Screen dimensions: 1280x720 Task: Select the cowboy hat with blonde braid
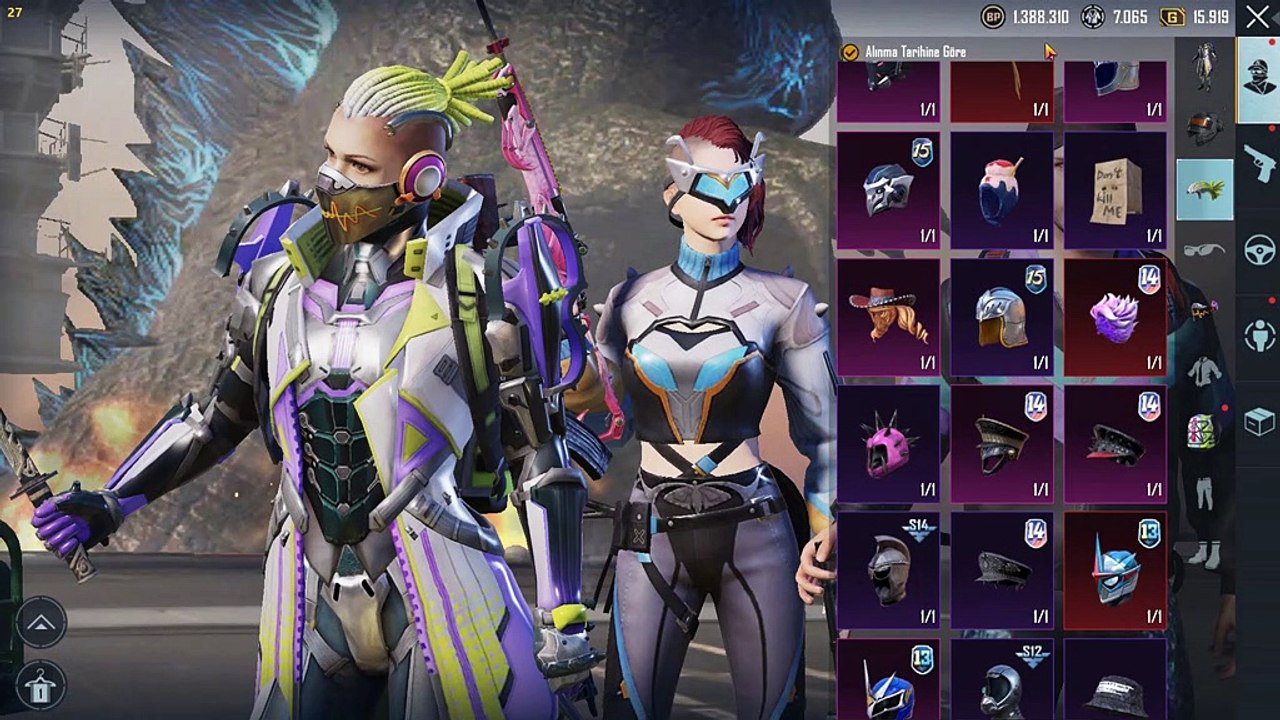point(887,317)
